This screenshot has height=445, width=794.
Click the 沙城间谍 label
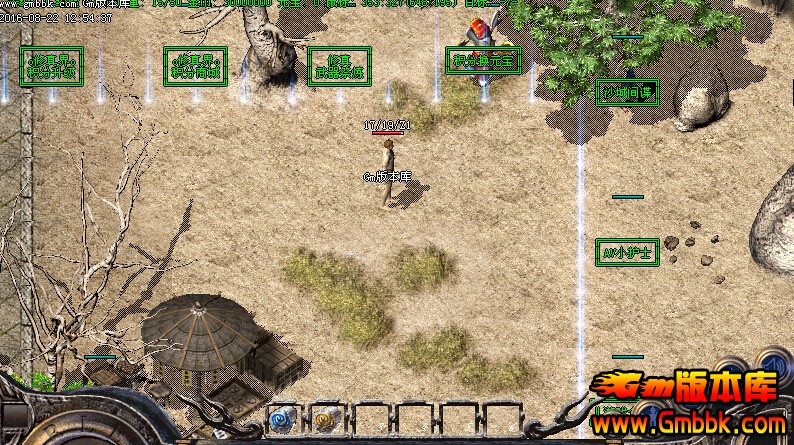(x=626, y=93)
